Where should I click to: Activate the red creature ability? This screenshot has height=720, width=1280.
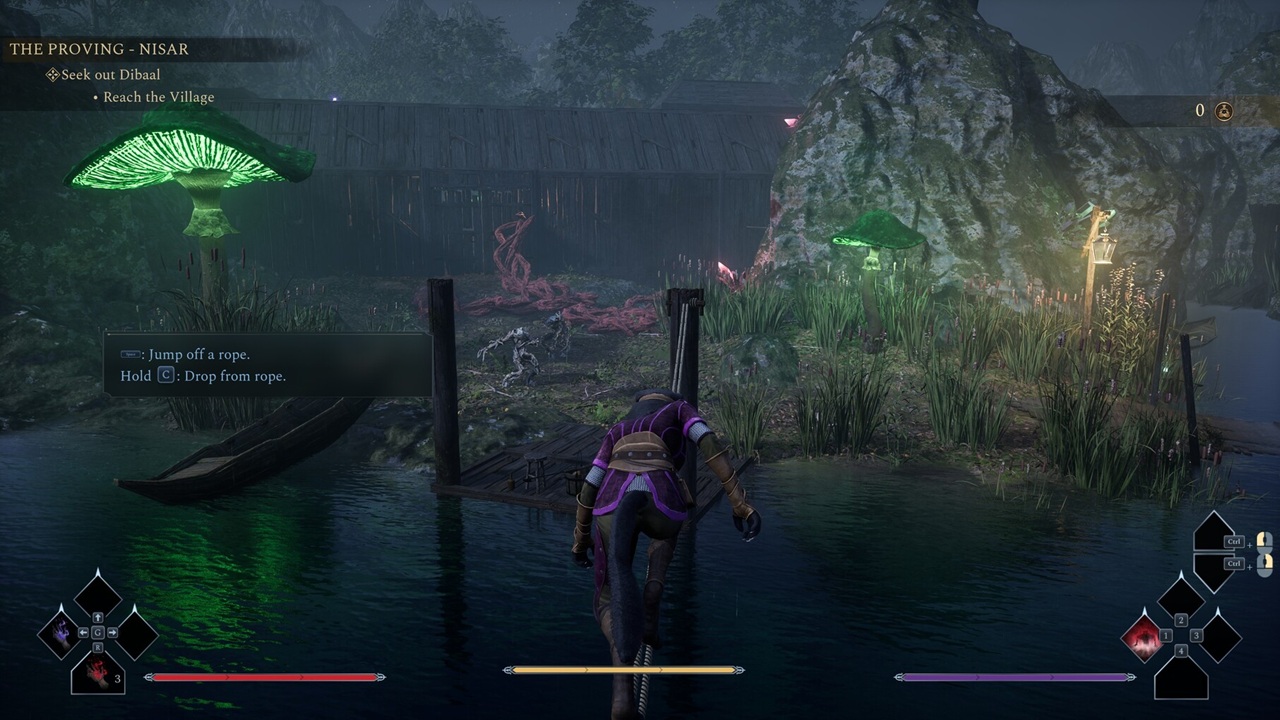[x=1142, y=636]
